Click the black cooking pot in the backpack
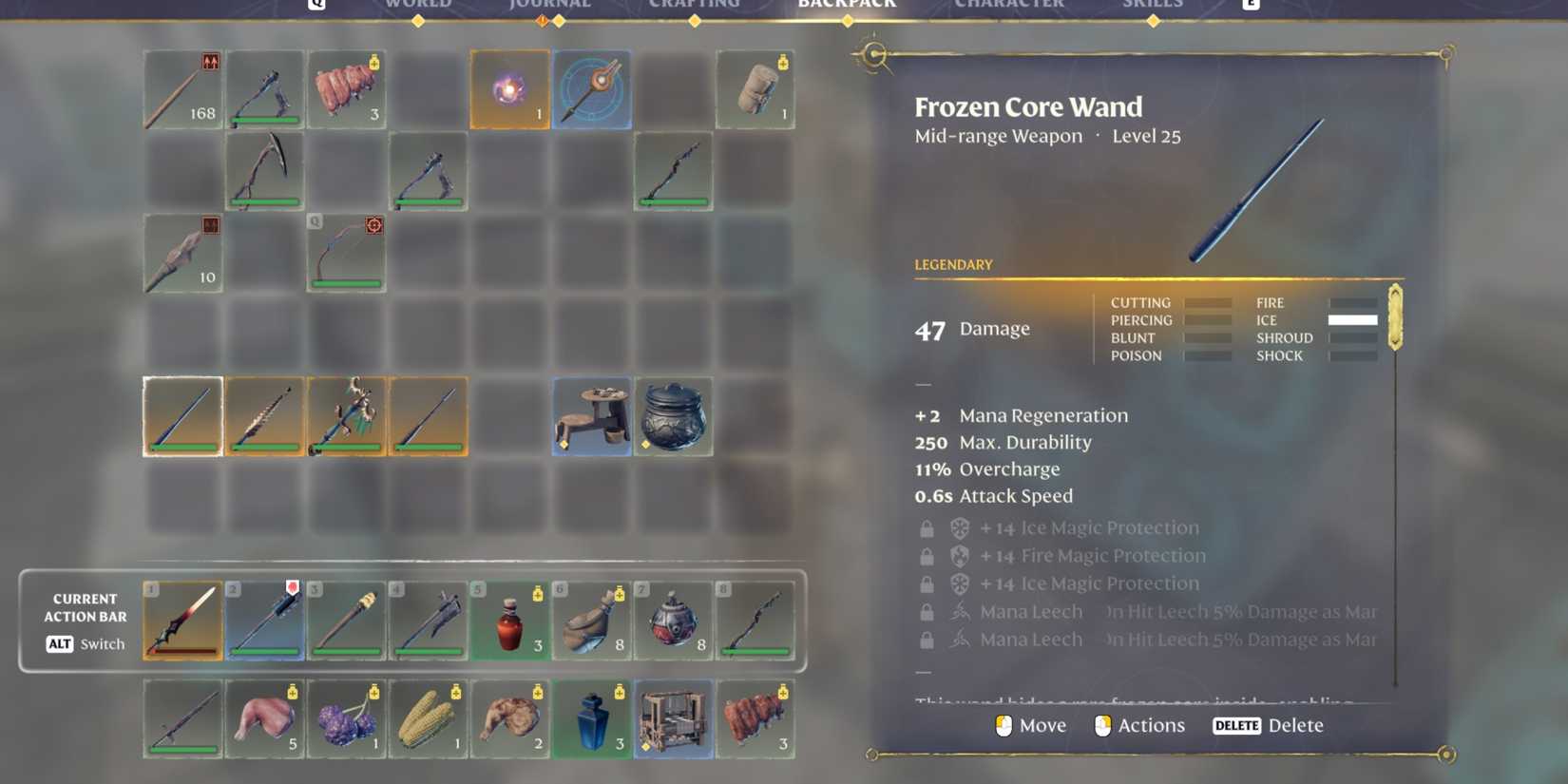The height and width of the screenshot is (784, 1568). [673, 415]
